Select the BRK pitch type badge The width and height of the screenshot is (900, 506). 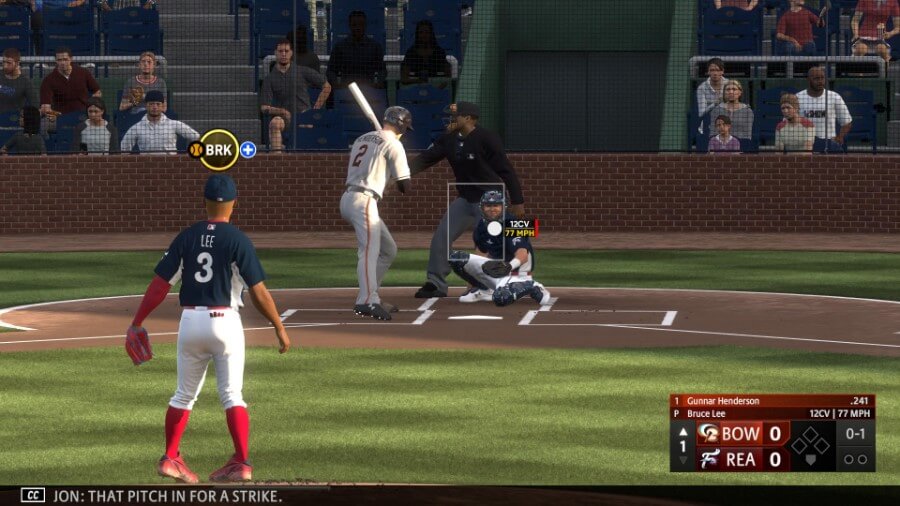point(218,150)
